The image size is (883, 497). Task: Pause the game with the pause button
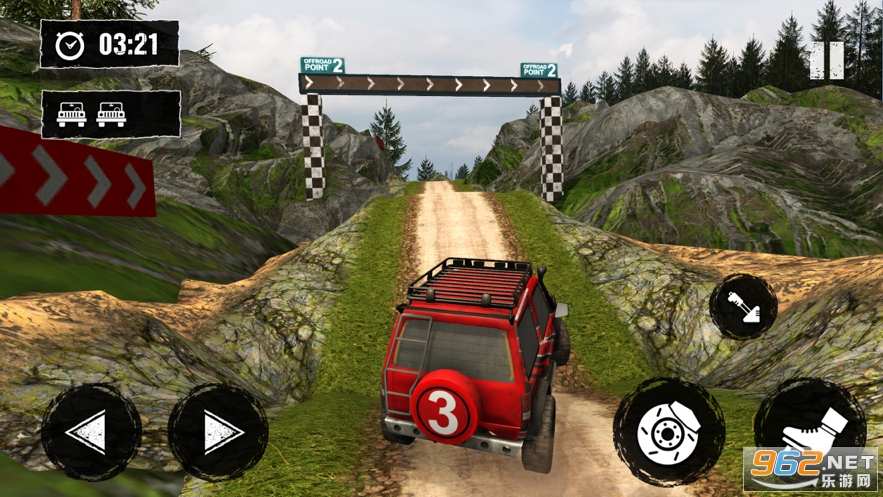826,61
